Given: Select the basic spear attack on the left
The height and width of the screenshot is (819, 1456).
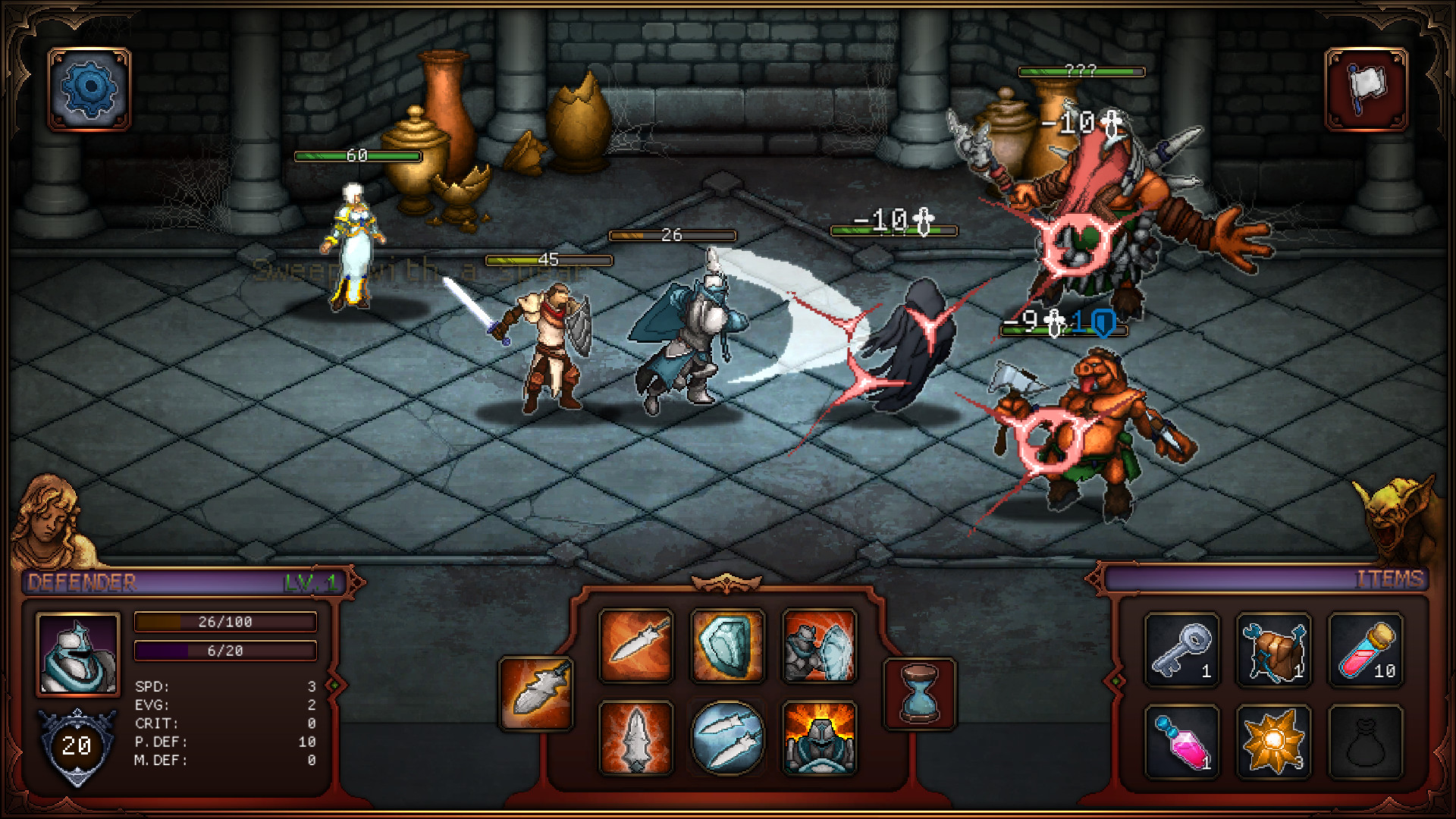Looking at the screenshot, I should coord(536,693).
